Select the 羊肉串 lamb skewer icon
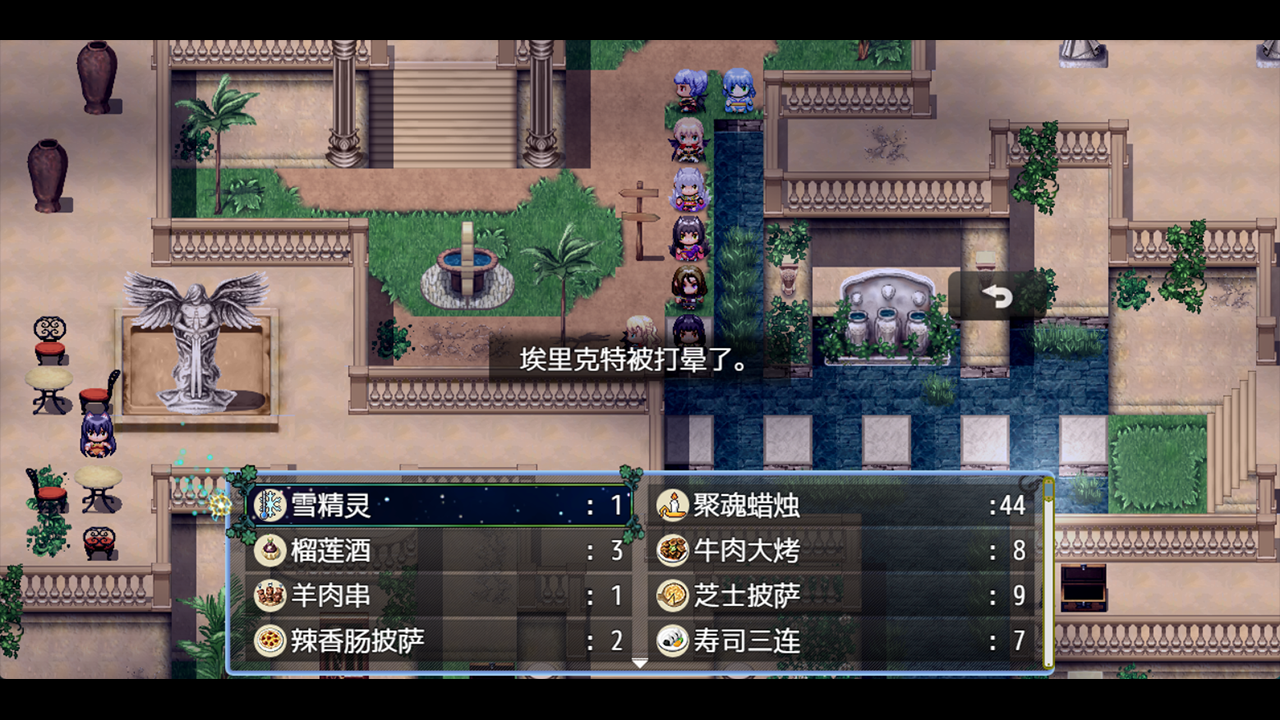 click(273, 595)
